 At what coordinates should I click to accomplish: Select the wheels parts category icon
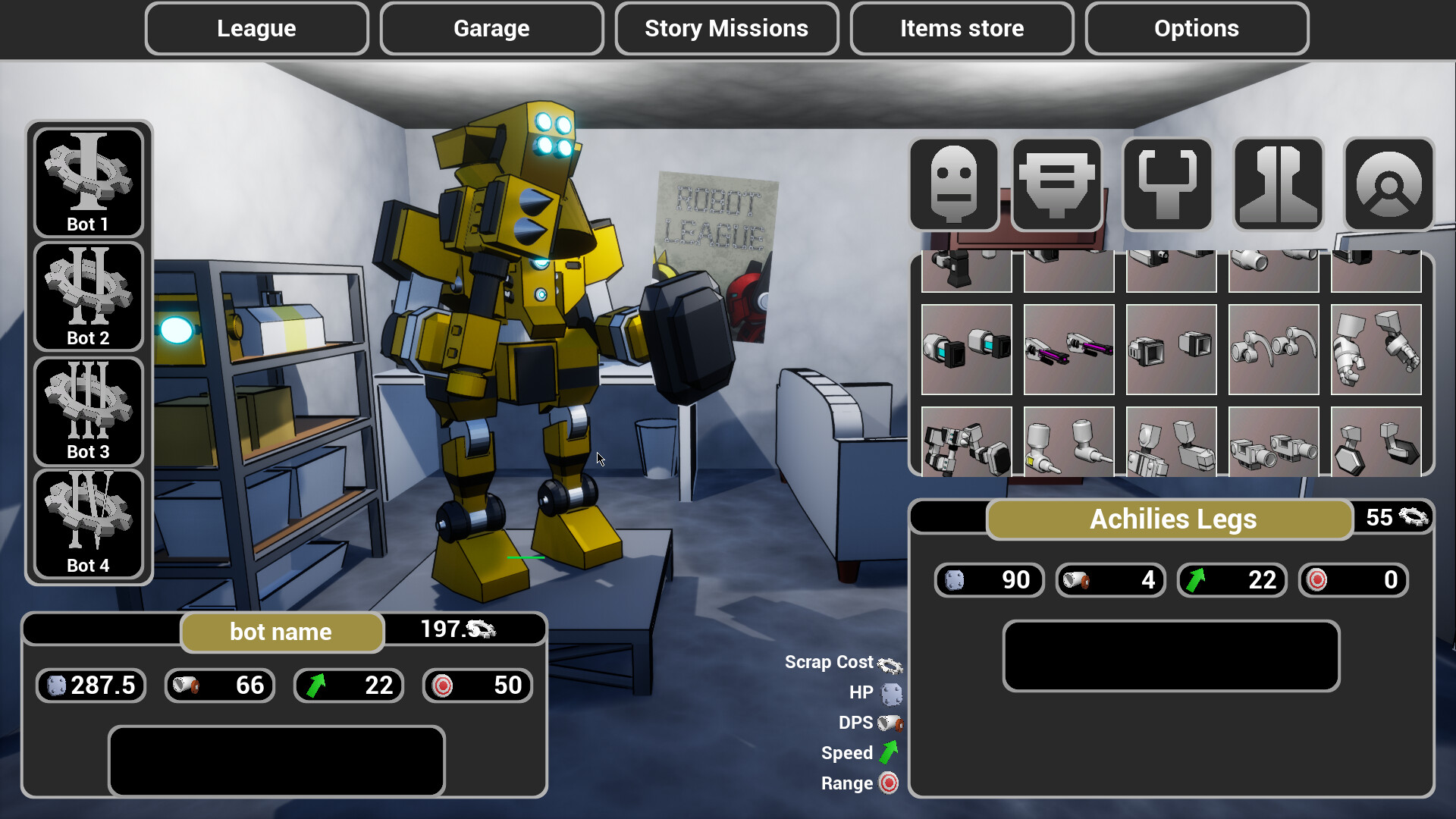(x=1388, y=184)
